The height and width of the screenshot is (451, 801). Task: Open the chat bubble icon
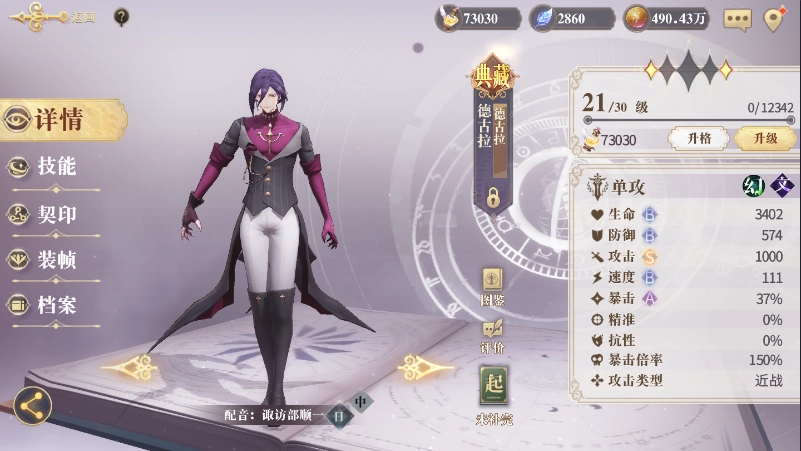pyautogui.click(x=737, y=18)
